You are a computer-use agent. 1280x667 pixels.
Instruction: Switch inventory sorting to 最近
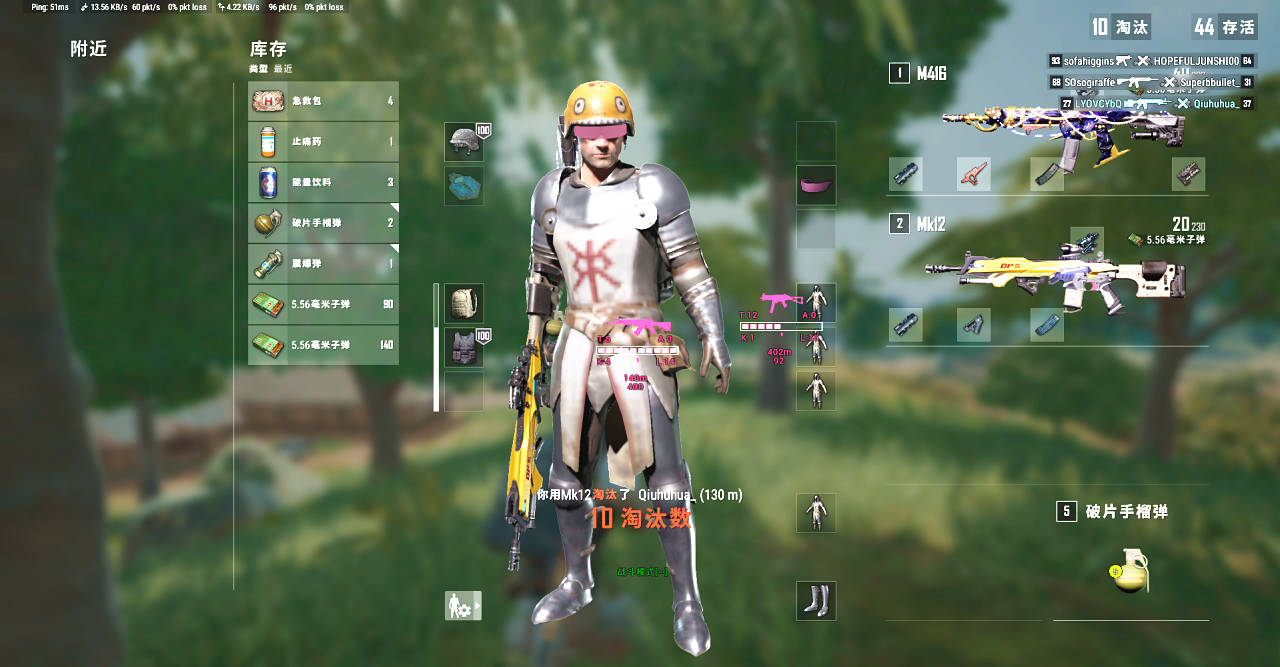[283, 69]
